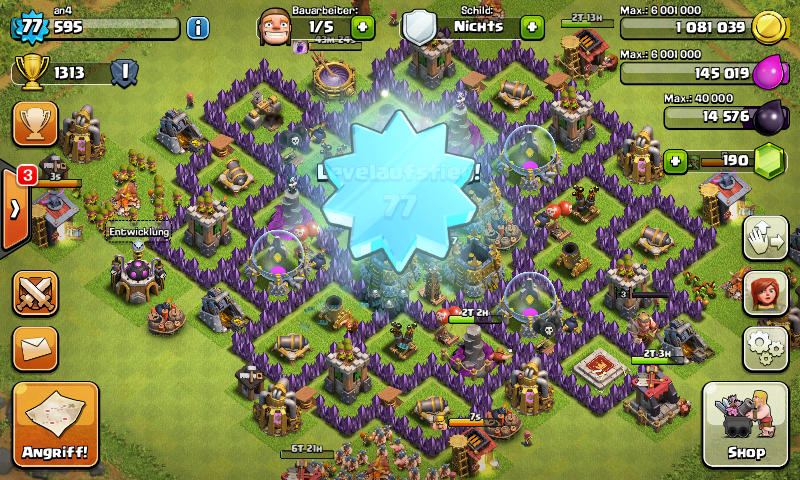Viewport: 800px width, 480px height.
Task: Open the Shop
Action: coord(746,424)
